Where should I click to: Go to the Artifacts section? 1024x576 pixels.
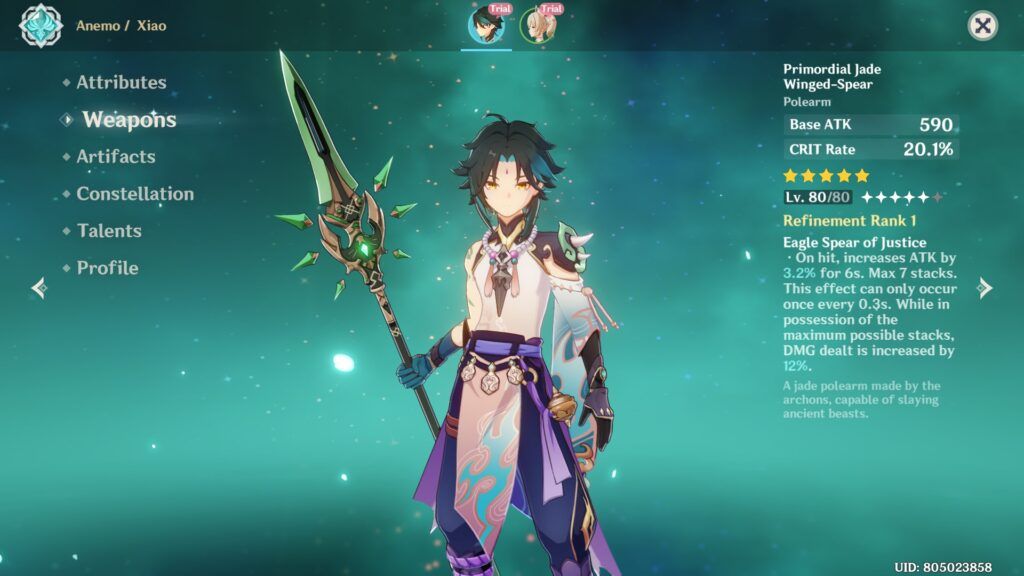[115, 157]
